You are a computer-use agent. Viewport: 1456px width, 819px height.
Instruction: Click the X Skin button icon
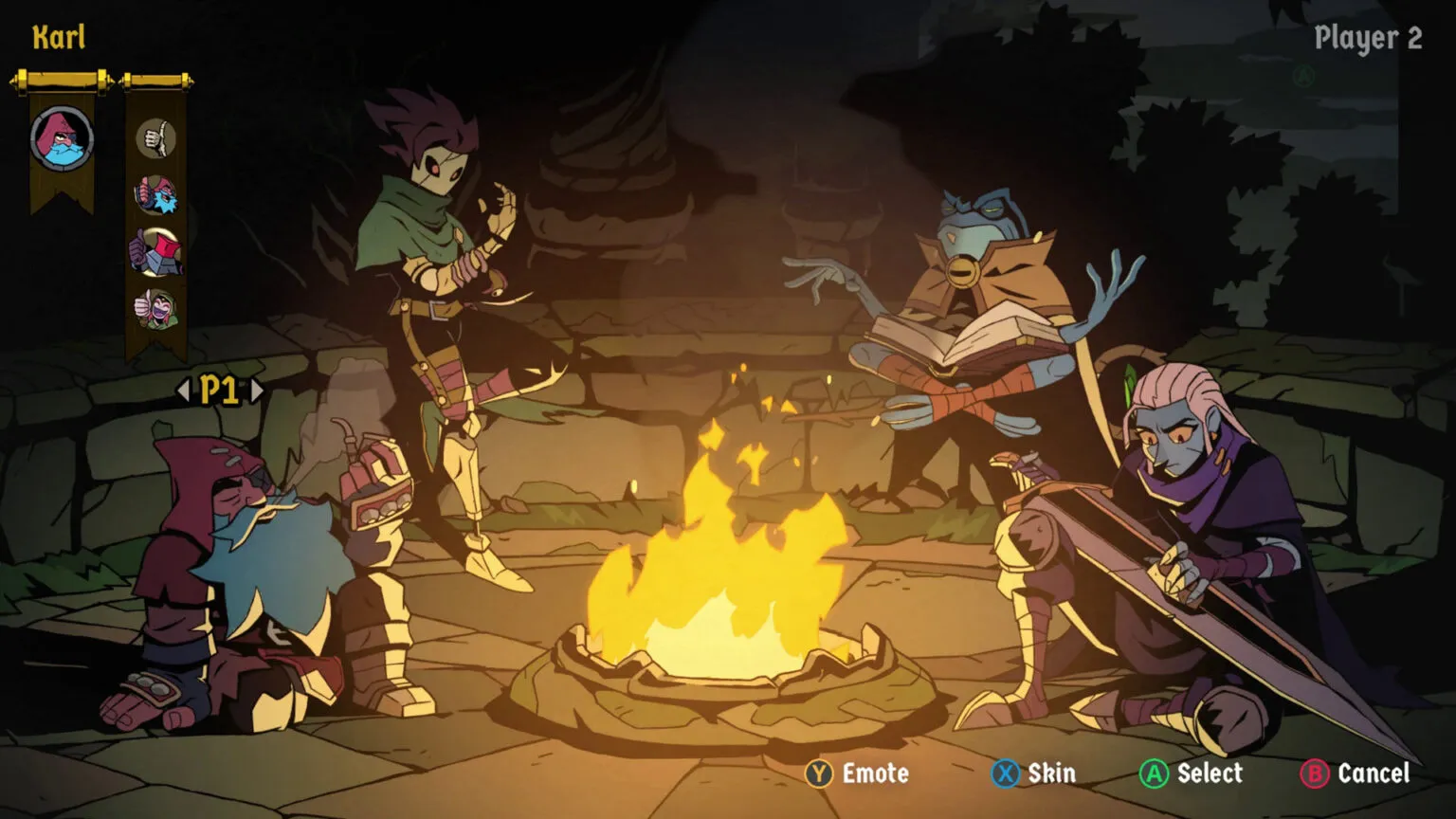click(1007, 773)
